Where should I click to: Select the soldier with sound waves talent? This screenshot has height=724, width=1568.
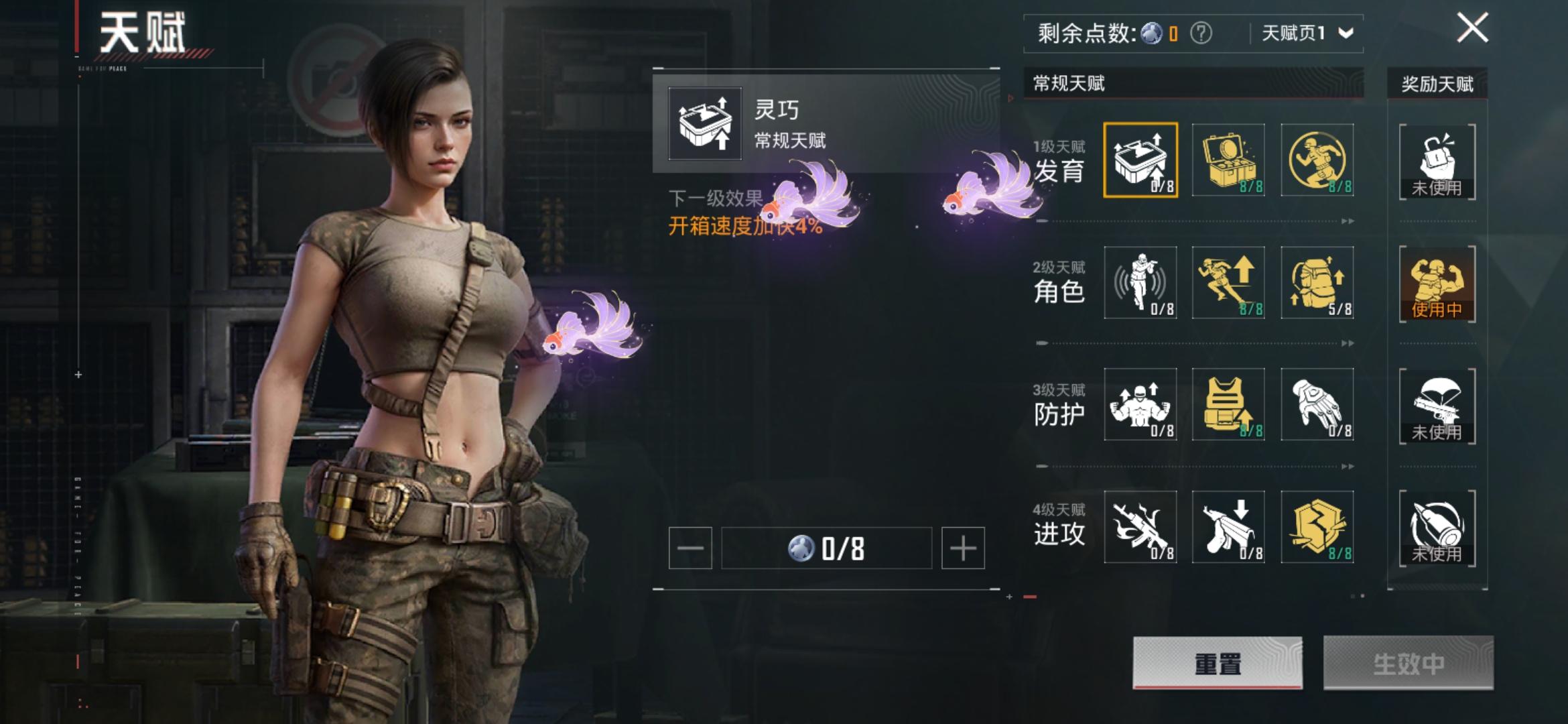pyautogui.click(x=1140, y=282)
